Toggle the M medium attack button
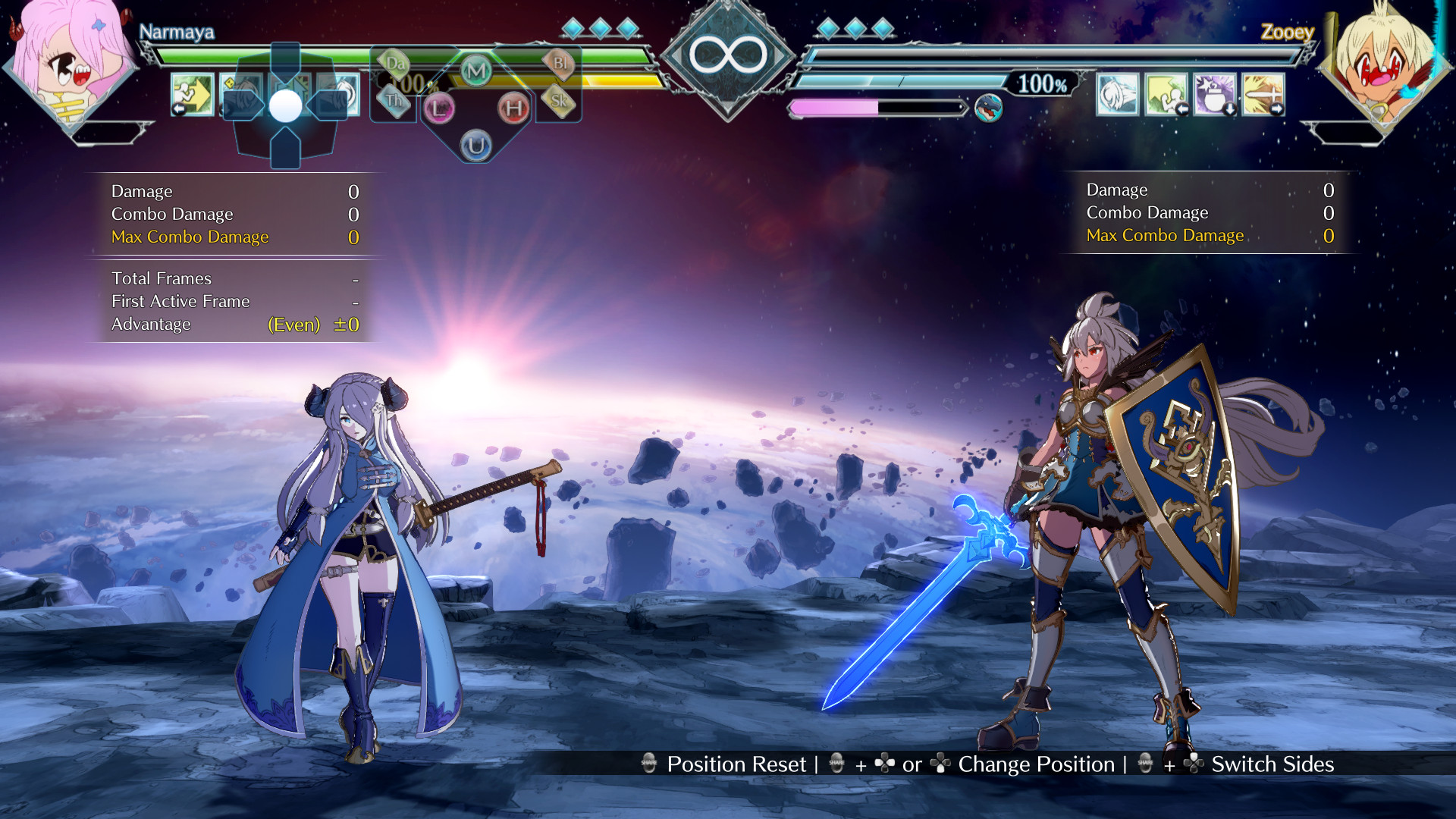 pos(476,69)
